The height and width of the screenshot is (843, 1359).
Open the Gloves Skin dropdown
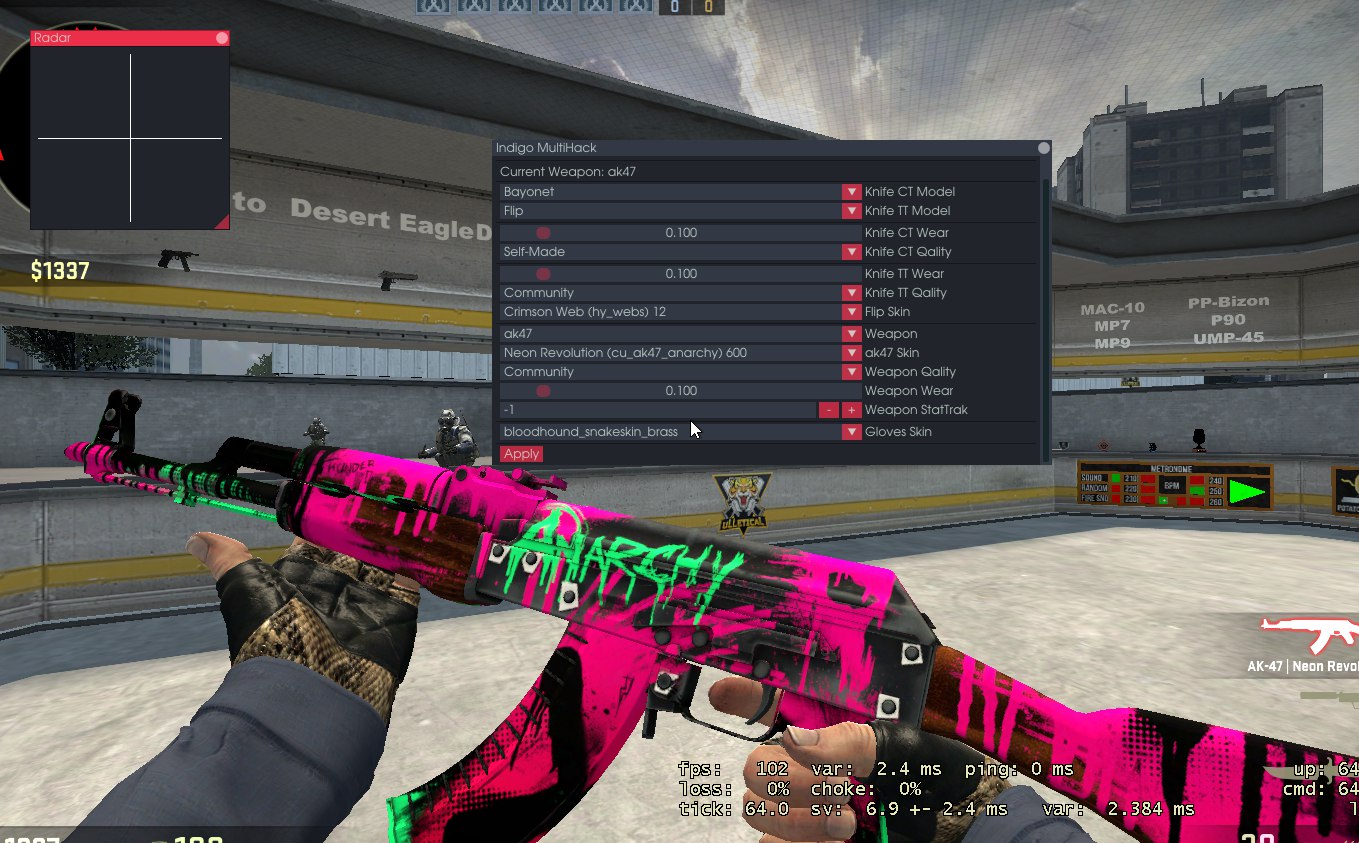pyautogui.click(x=850, y=432)
